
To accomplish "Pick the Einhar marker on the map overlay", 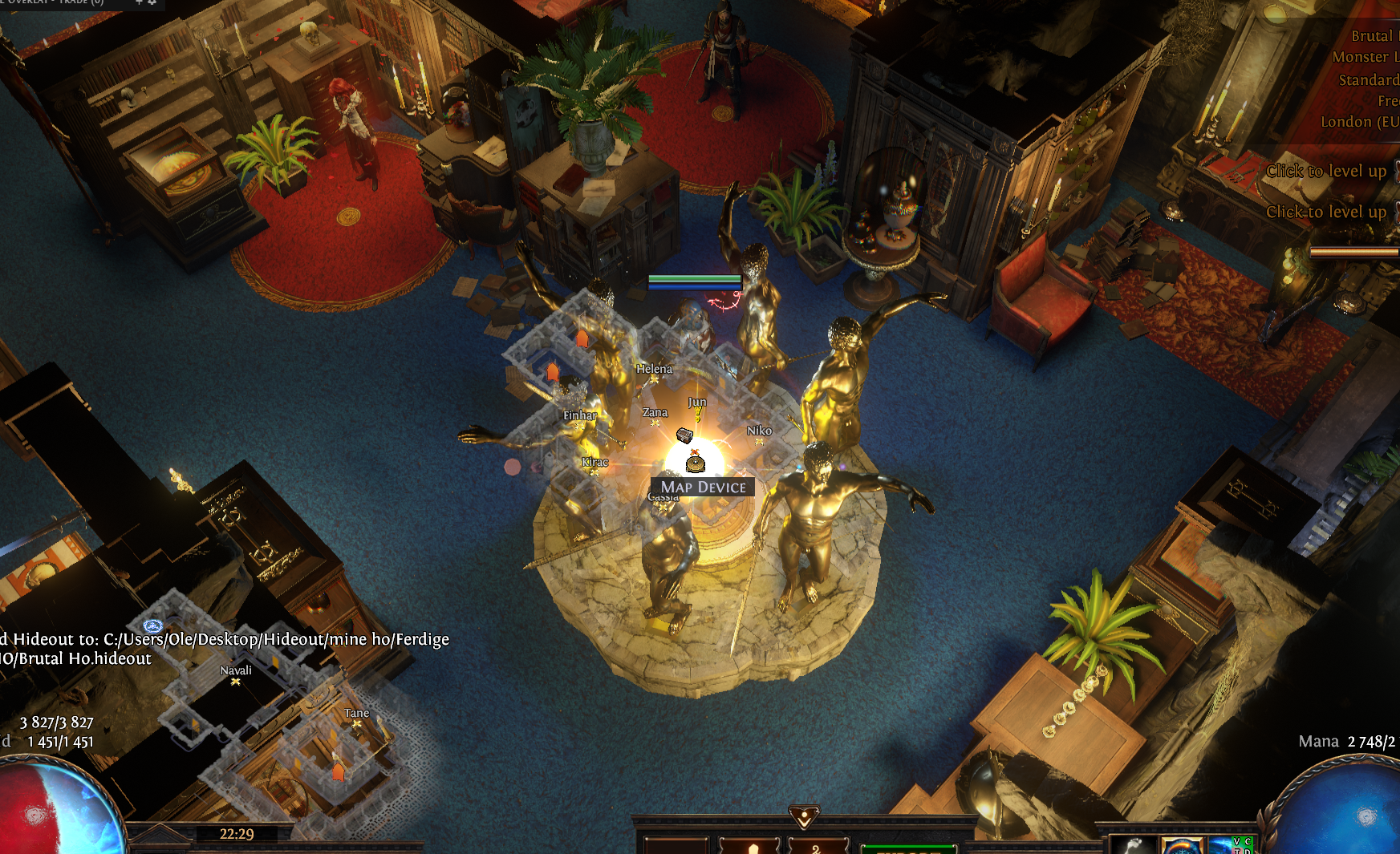I will coord(579,426).
